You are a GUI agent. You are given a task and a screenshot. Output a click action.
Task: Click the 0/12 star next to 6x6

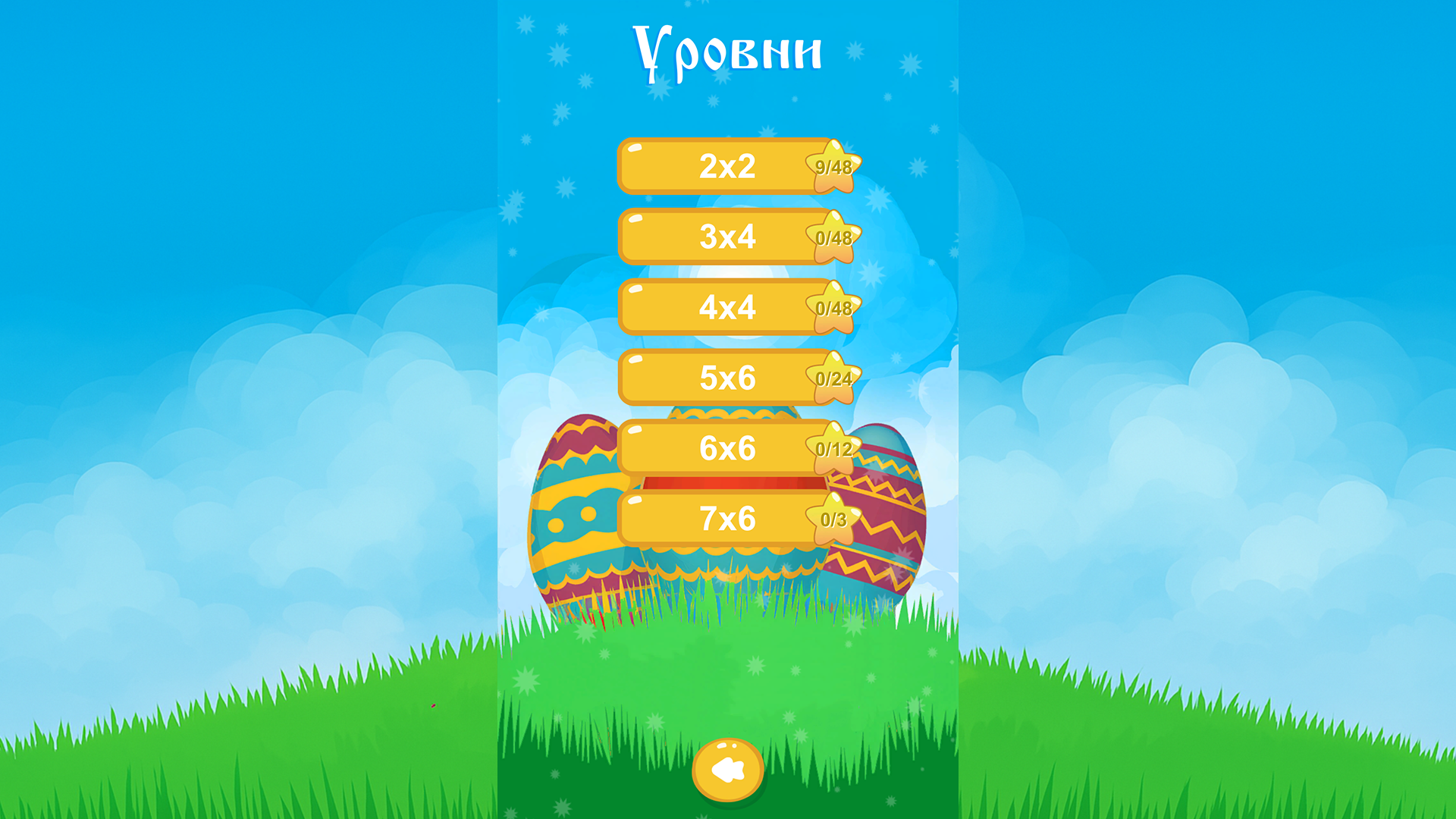point(834,448)
